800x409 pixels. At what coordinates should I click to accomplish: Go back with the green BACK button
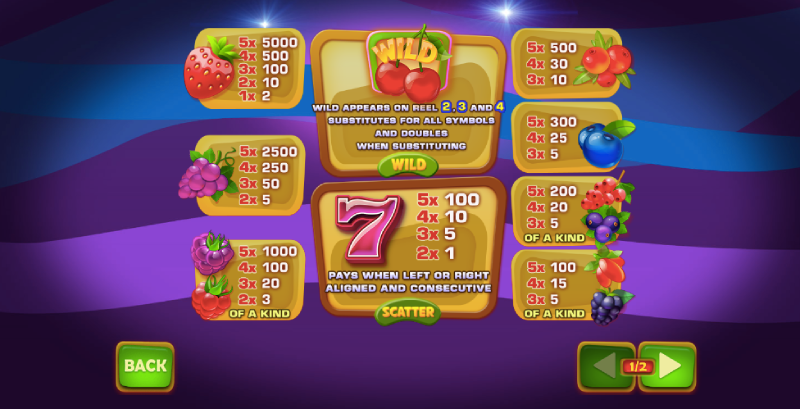(145, 366)
